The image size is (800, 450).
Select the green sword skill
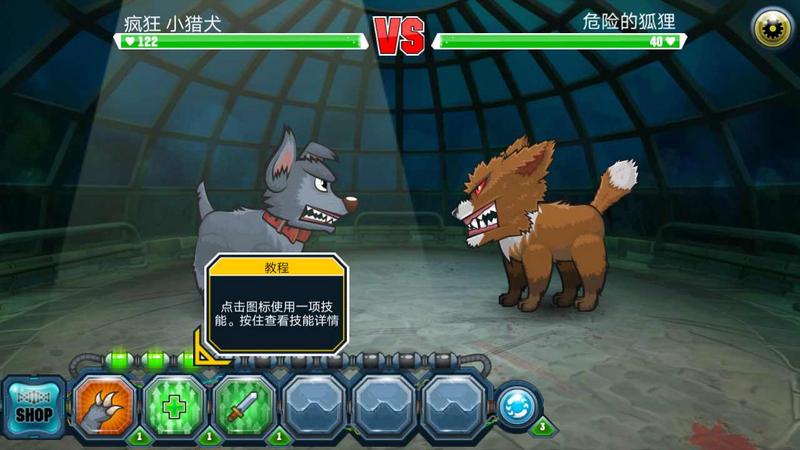click(245, 406)
